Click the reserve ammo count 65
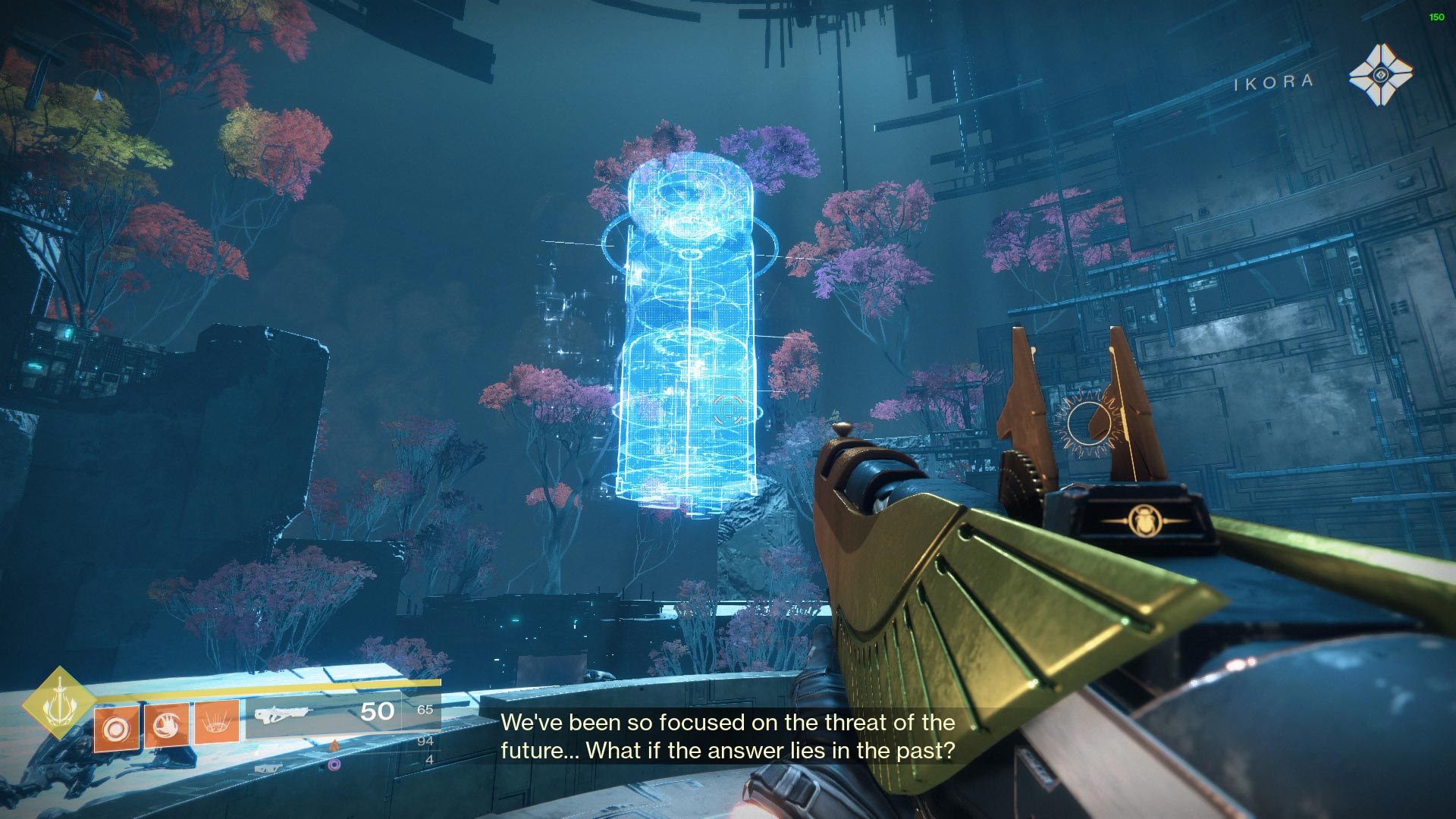This screenshot has width=1456, height=819. [428, 711]
